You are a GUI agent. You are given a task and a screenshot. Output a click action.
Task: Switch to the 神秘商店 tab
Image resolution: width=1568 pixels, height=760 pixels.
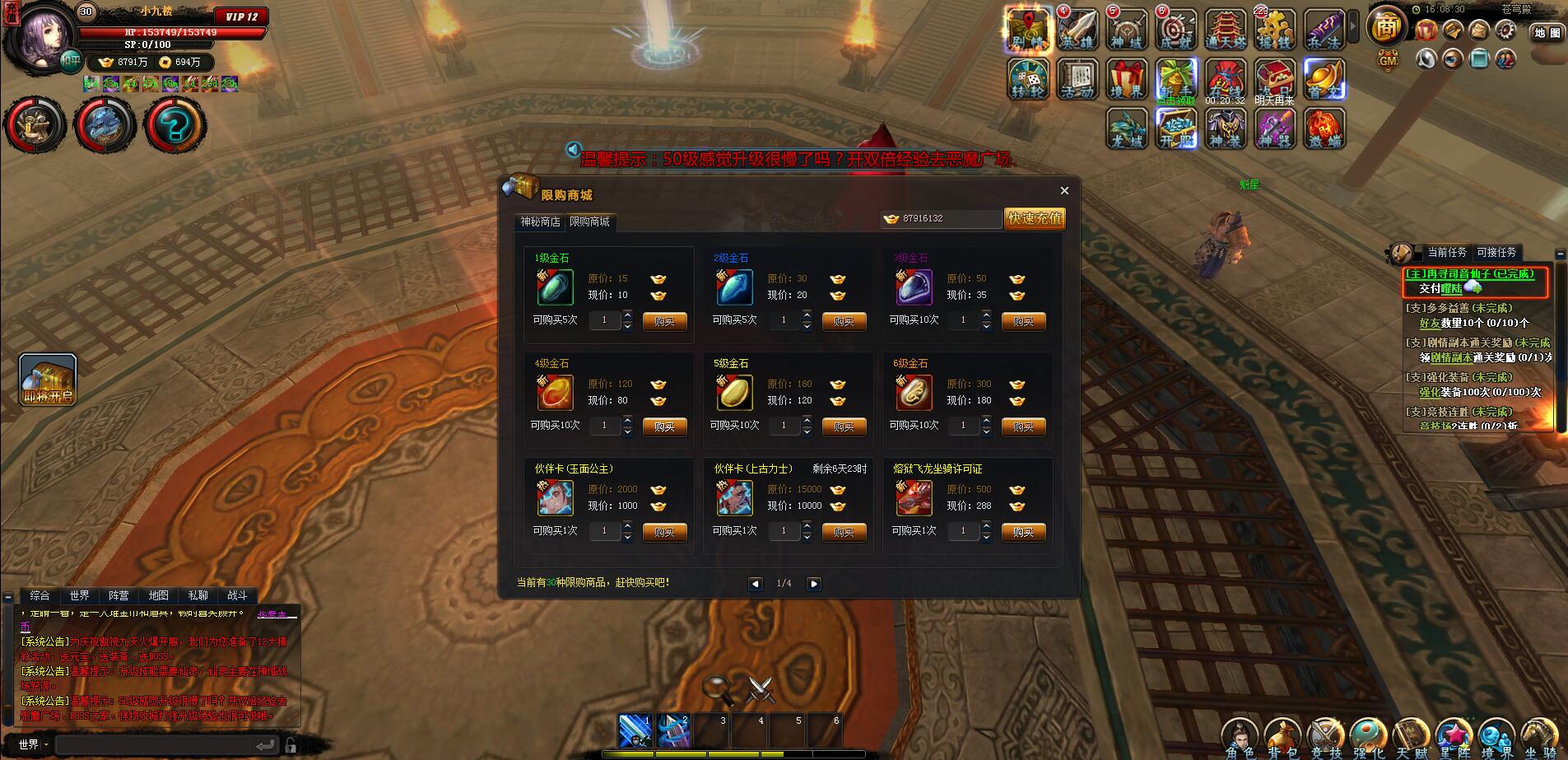point(540,221)
